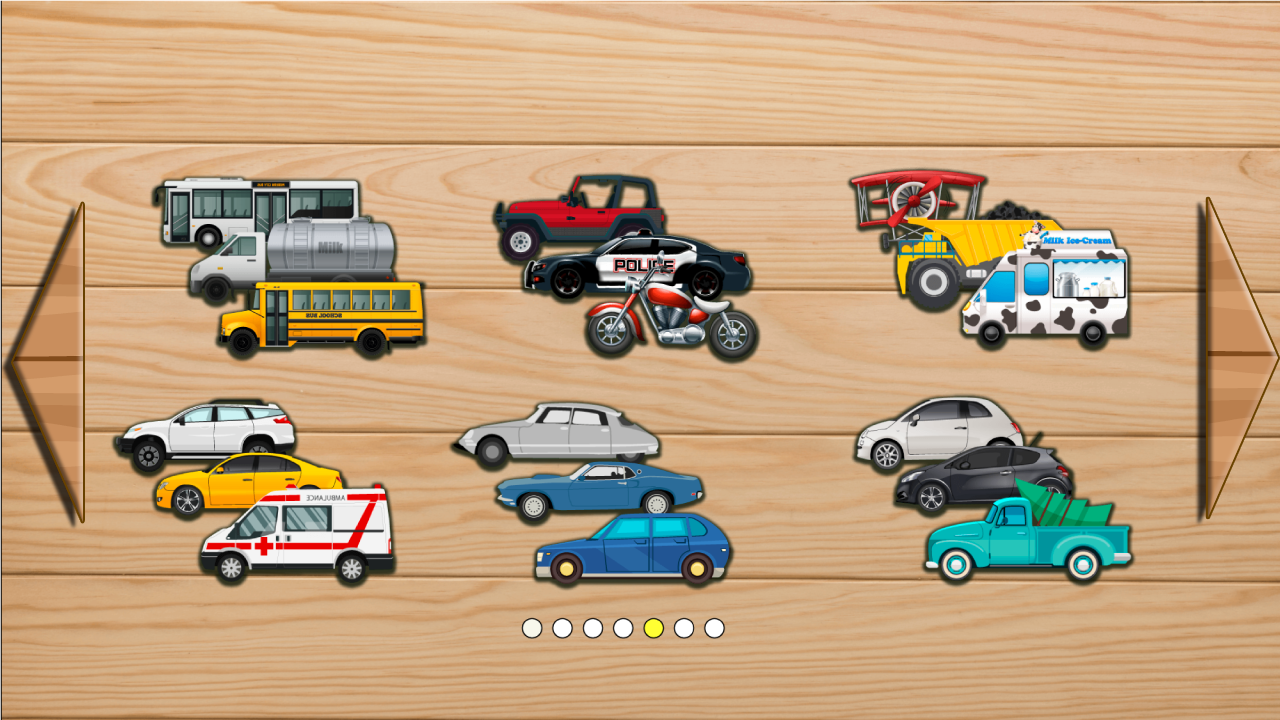Select the first page indicator dot
The image size is (1280, 720).
(532, 629)
